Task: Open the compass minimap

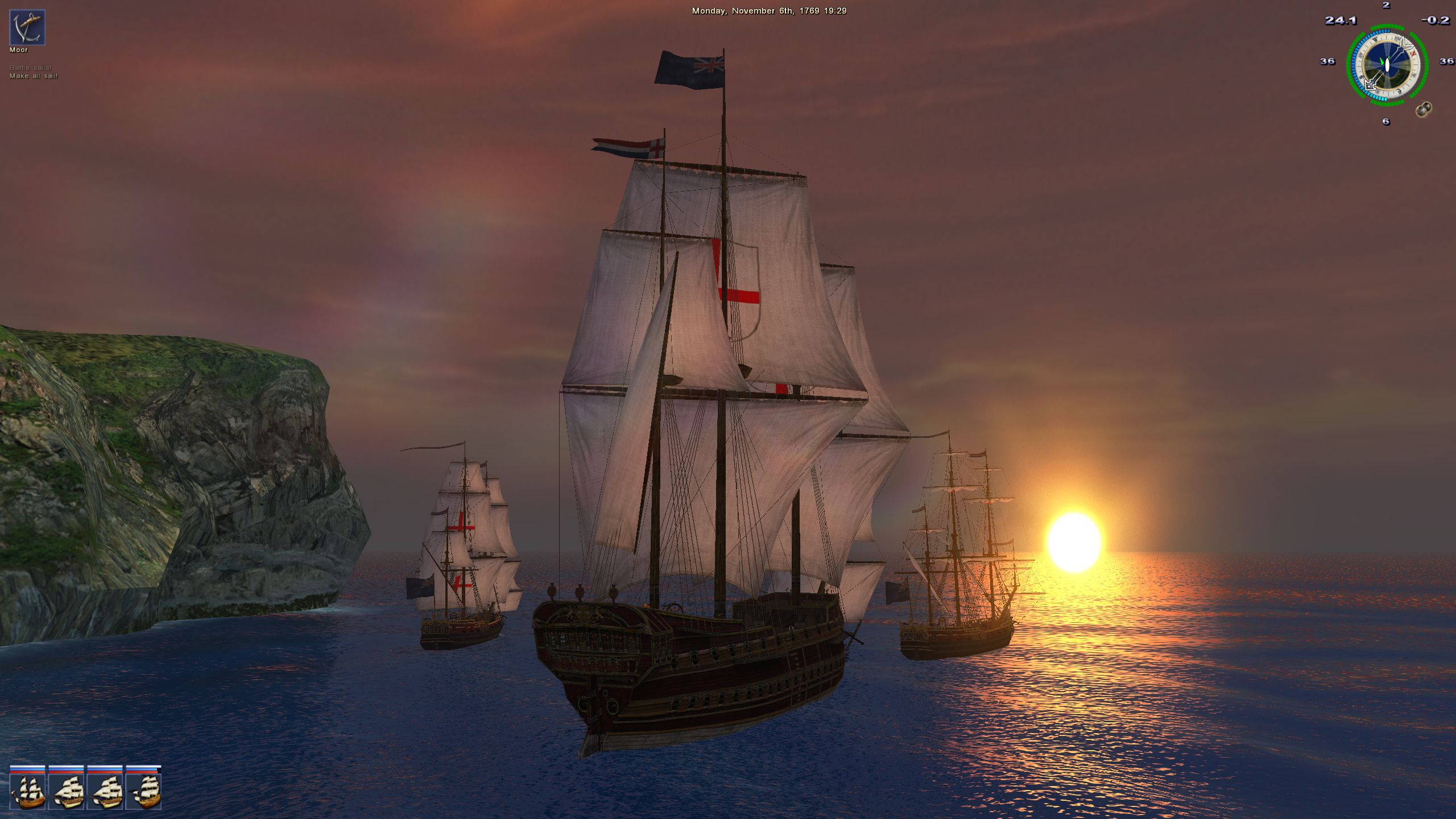Action: coord(1387,64)
